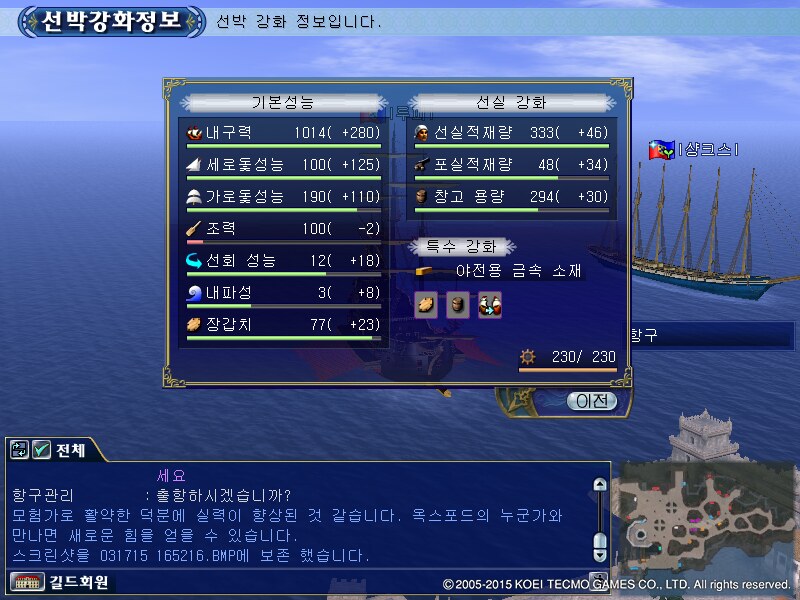The width and height of the screenshot is (800, 600).
Task: Select the 선실적재량 cabin capacity row
Action: [x=510, y=133]
